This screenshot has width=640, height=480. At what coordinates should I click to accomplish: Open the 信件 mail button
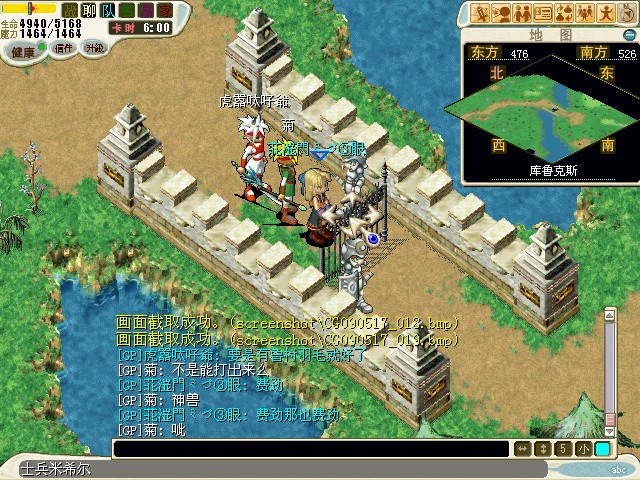pos(64,48)
